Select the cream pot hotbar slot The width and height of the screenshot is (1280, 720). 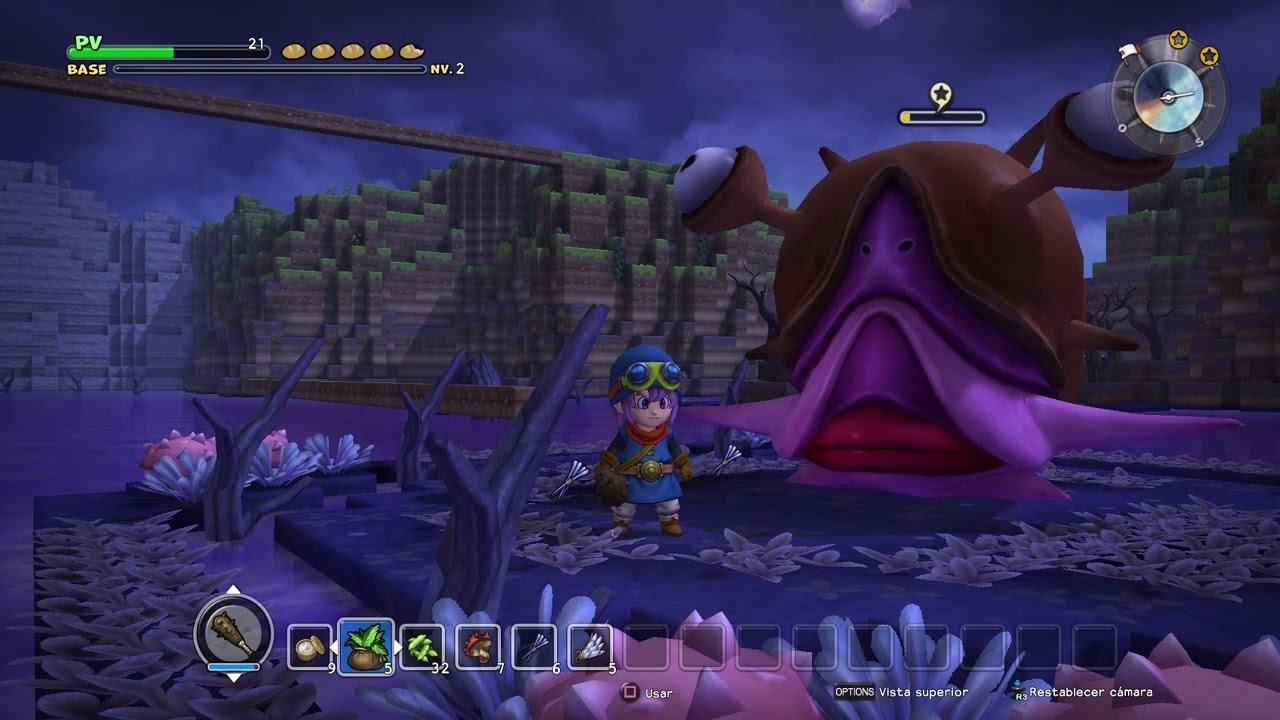(x=307, y=647)
